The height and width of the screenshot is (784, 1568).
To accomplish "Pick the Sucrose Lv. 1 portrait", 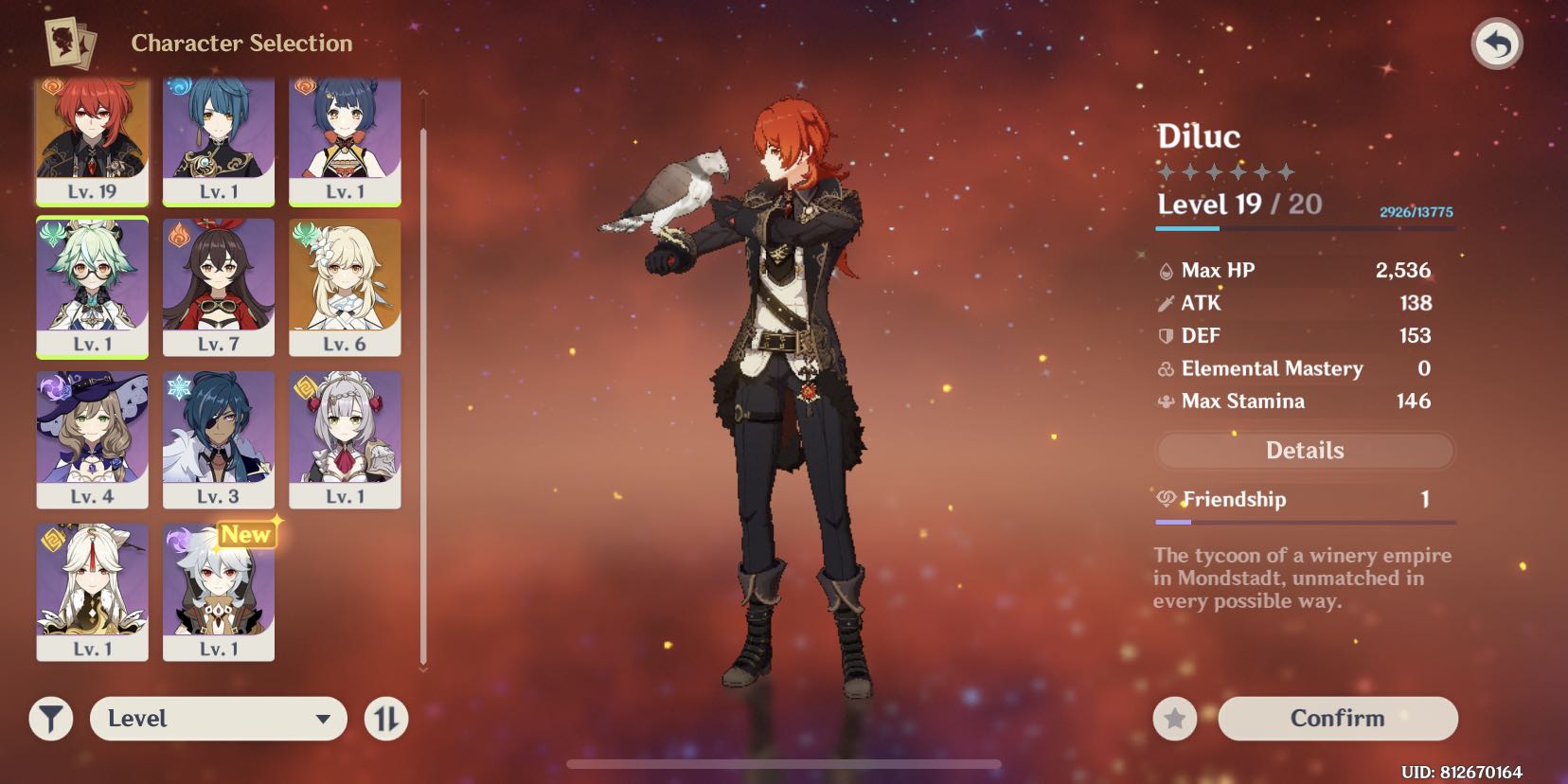I will [92, 287].
